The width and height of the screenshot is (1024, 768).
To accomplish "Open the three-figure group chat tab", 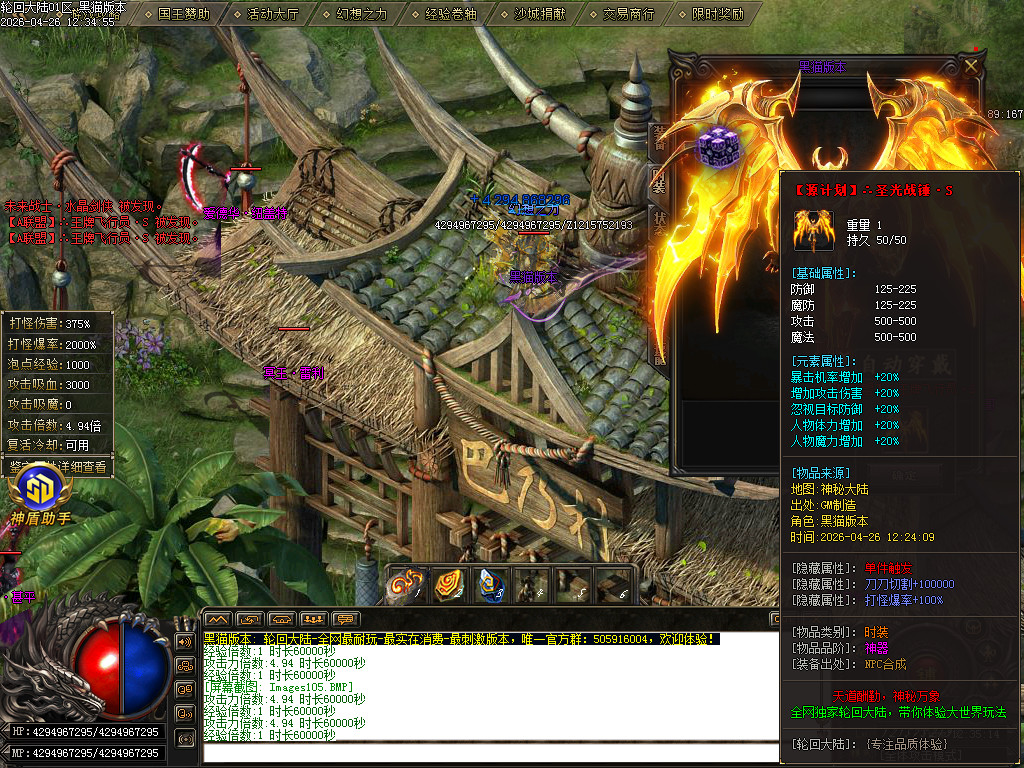I will point(314,619).
